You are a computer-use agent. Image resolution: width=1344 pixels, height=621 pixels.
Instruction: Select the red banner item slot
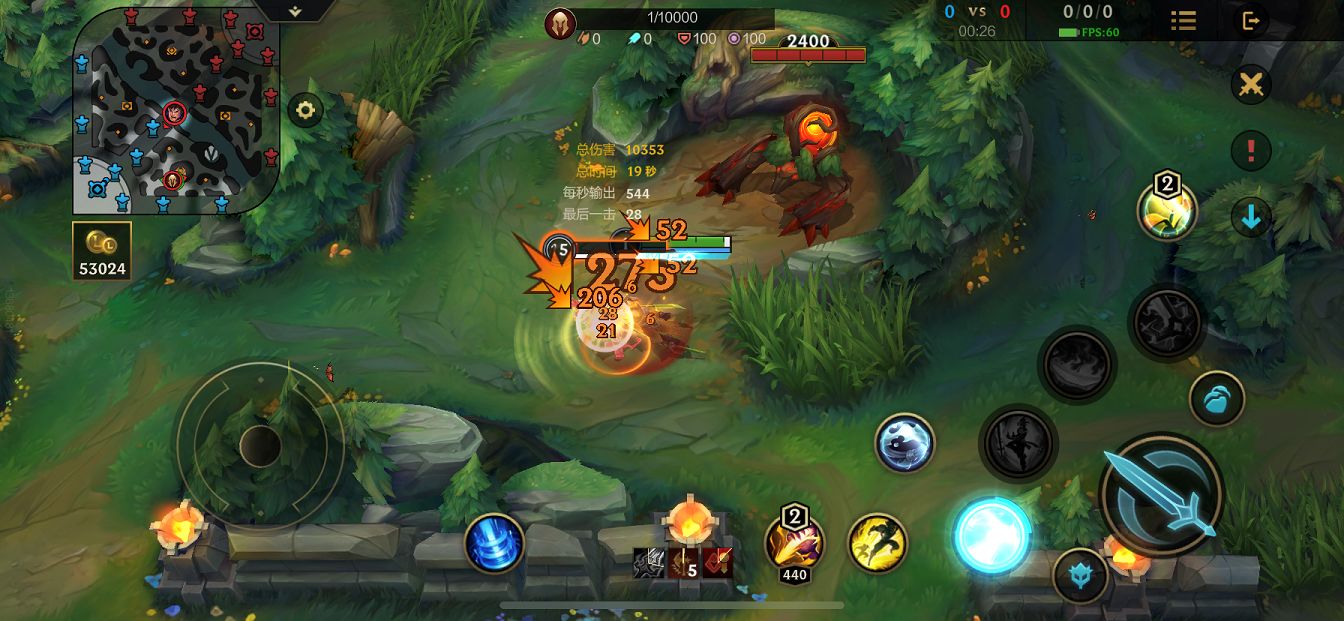click(716, 563)
